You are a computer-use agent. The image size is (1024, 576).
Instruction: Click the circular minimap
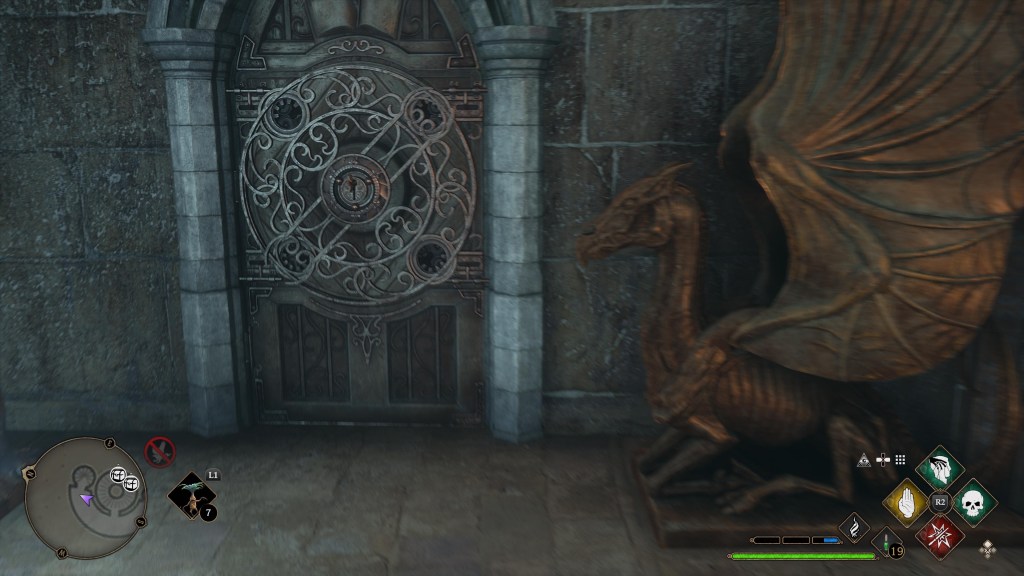click(84, 497)
